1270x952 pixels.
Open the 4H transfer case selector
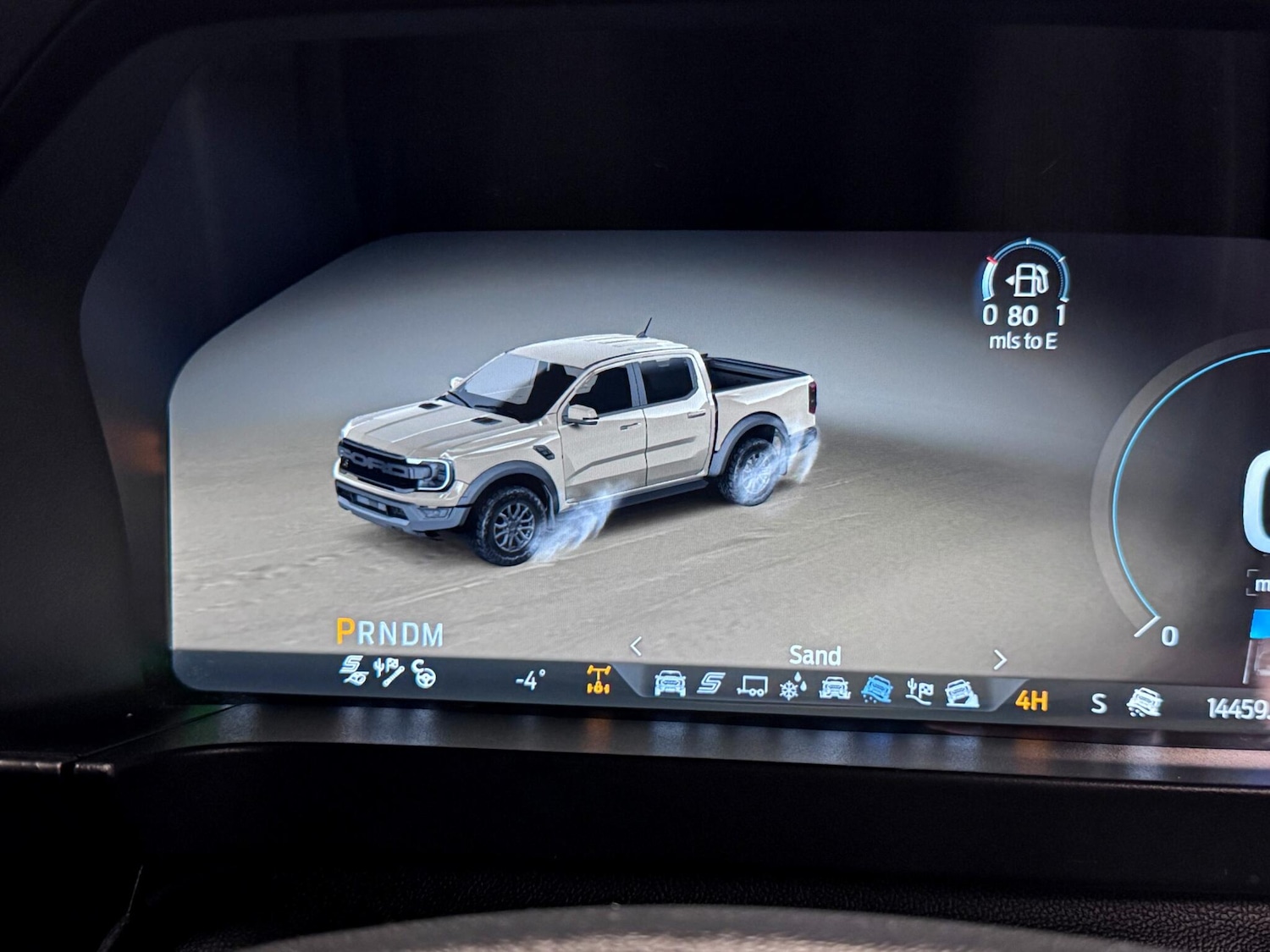[1031, 700]
